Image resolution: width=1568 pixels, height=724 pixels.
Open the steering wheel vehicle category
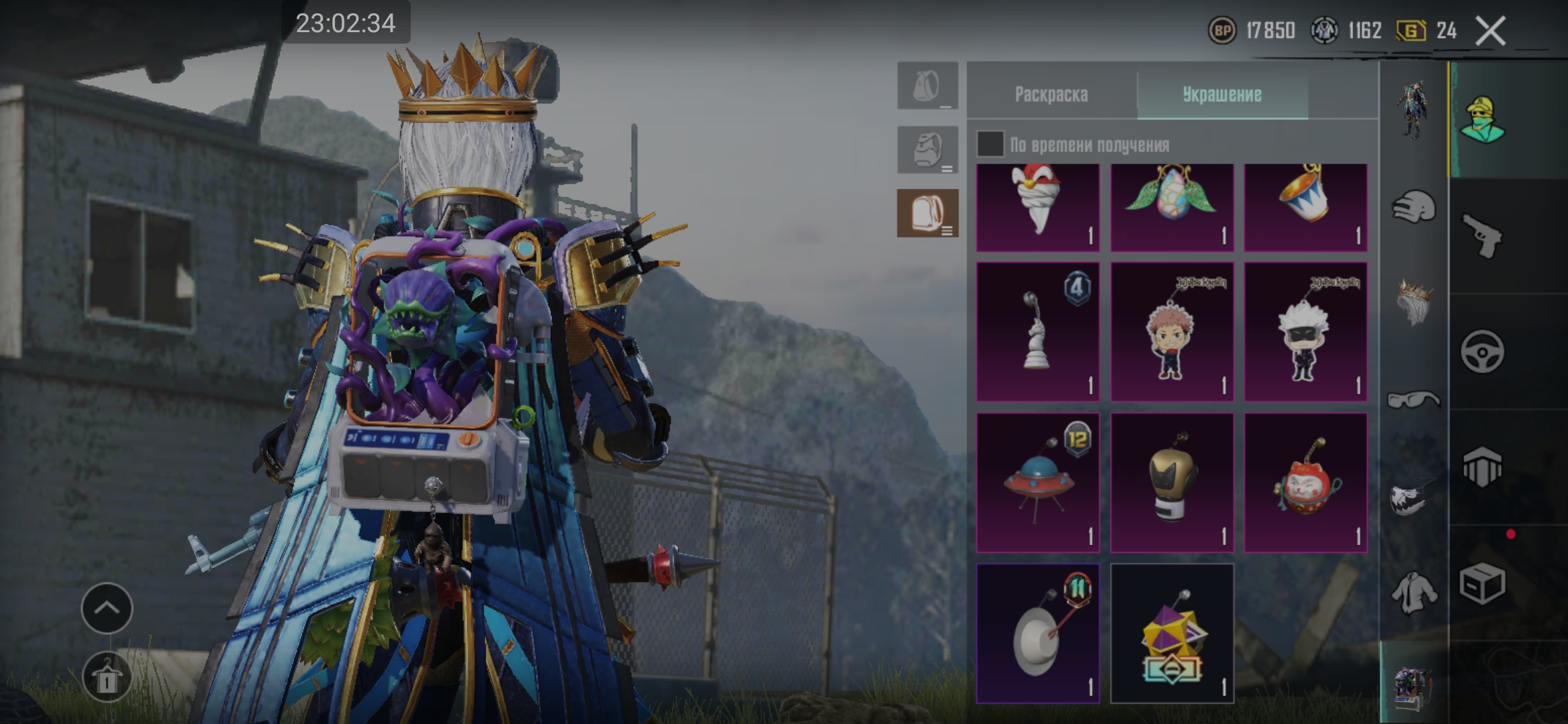(x=1482, y=352)
